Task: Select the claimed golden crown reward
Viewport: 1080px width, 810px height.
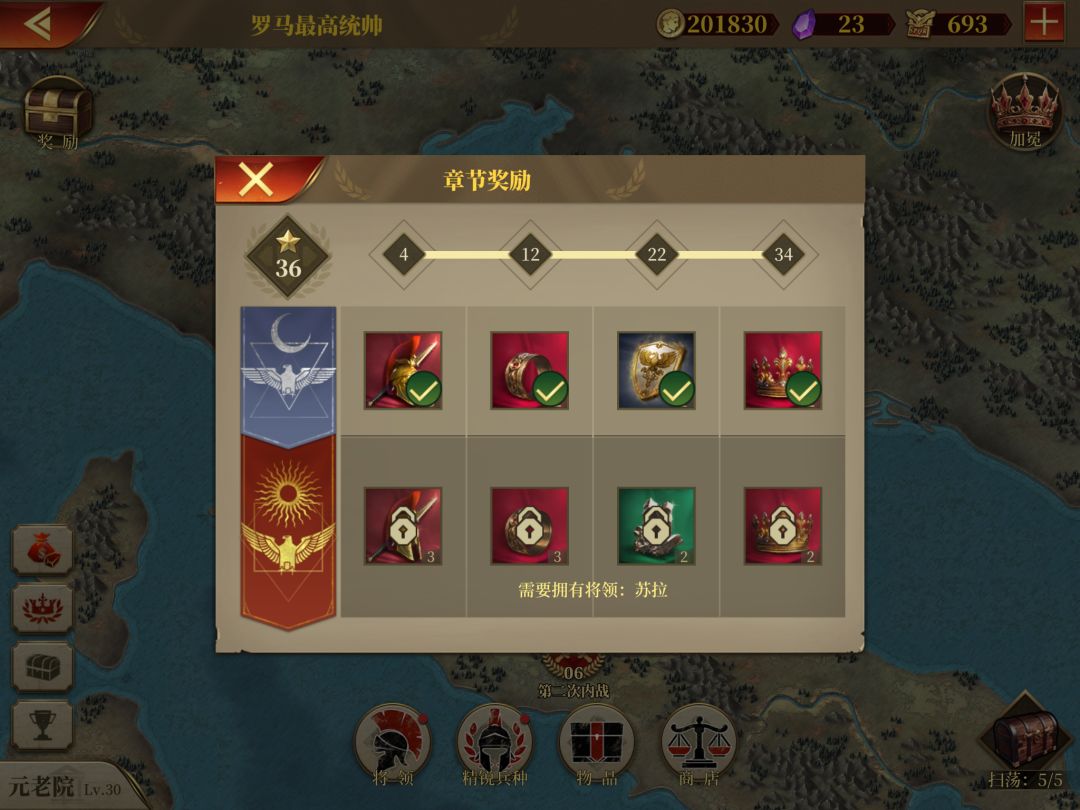Action: click(783, 370)
